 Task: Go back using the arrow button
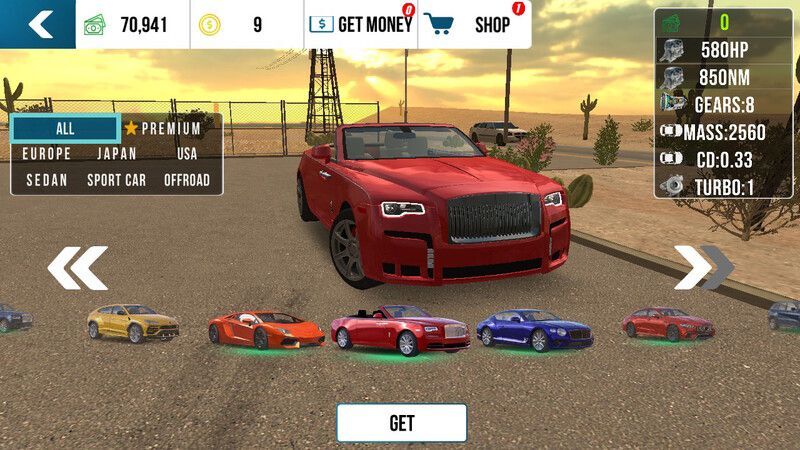[38, 24]
